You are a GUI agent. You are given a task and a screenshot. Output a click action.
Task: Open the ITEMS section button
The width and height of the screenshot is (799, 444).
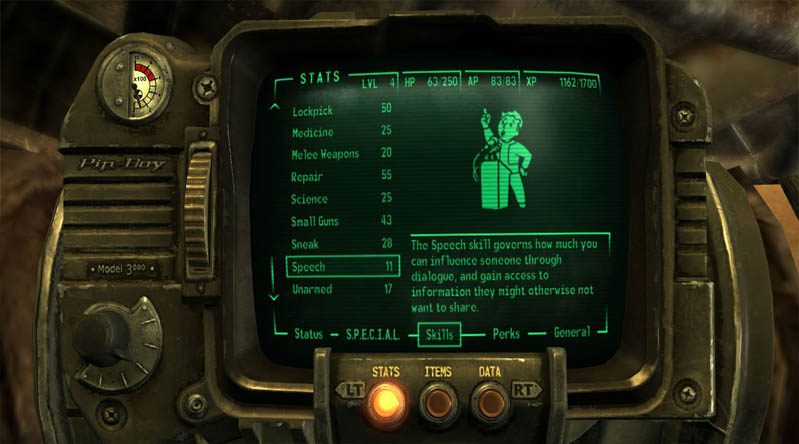[x=437, y=400]
